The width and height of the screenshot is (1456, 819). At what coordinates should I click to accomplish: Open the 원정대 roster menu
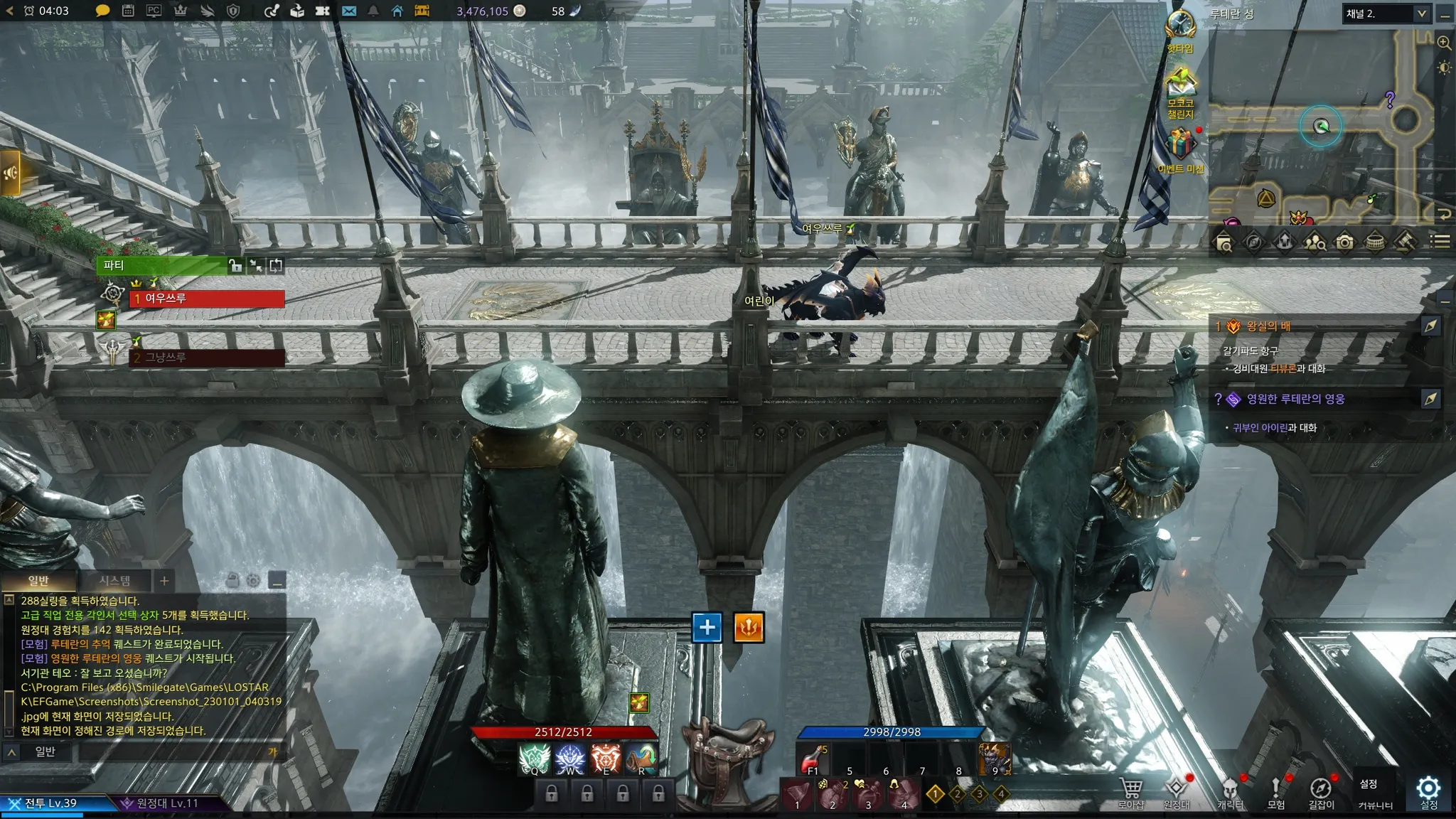[x=1176, y=791]
